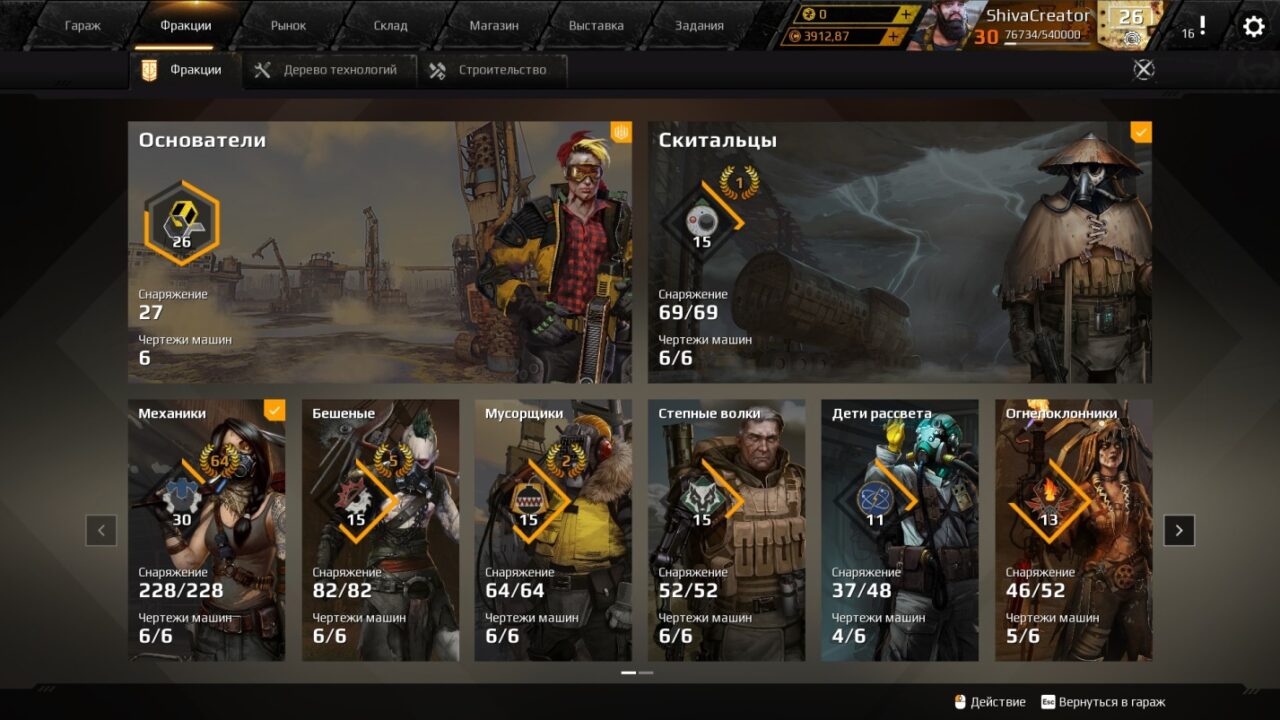Open the Дети рассвета faction card
The width and height of the screenshot is (1280, 720).
900,530
